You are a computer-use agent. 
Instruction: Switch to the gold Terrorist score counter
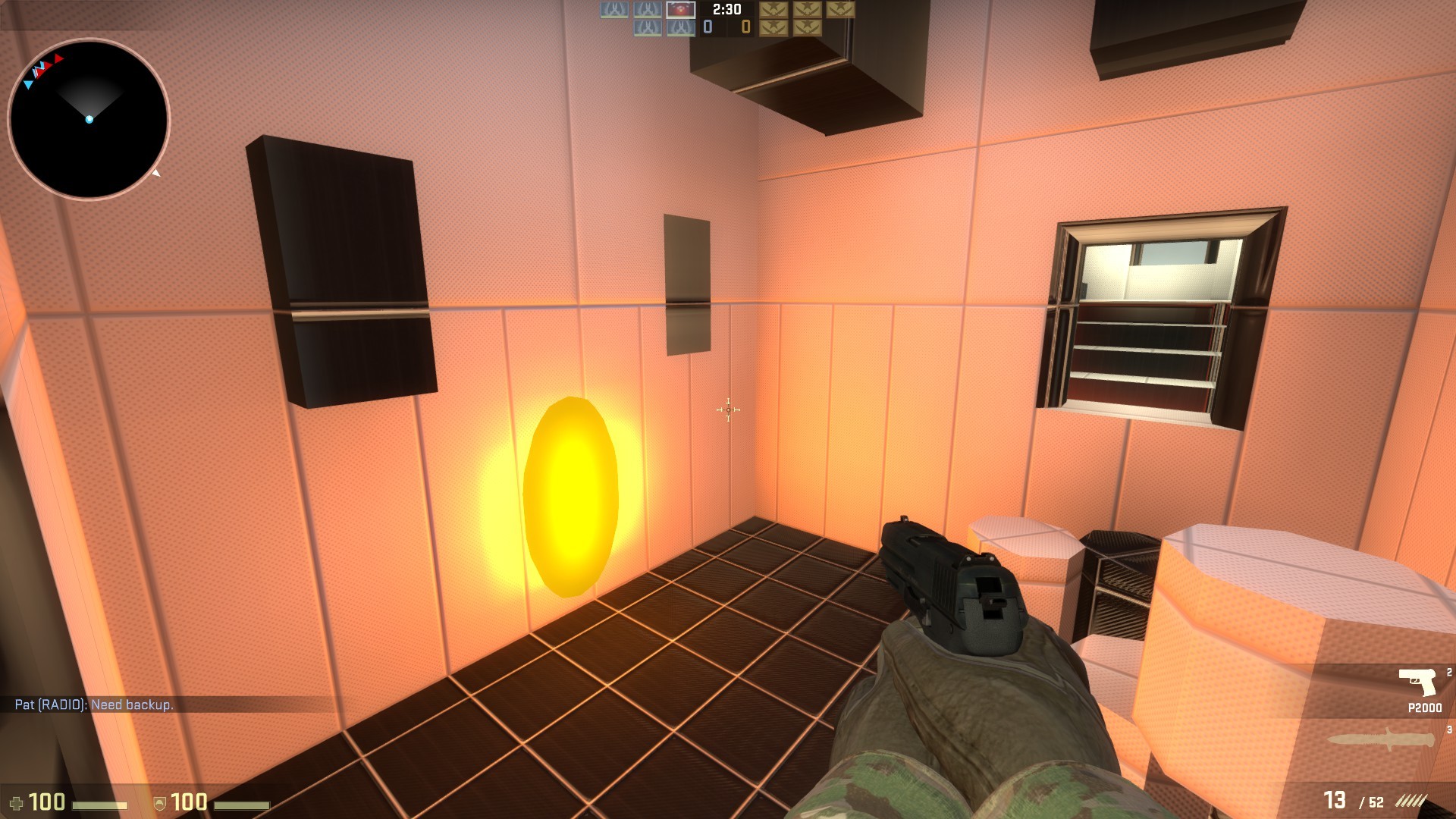click(x=746, y=27)
